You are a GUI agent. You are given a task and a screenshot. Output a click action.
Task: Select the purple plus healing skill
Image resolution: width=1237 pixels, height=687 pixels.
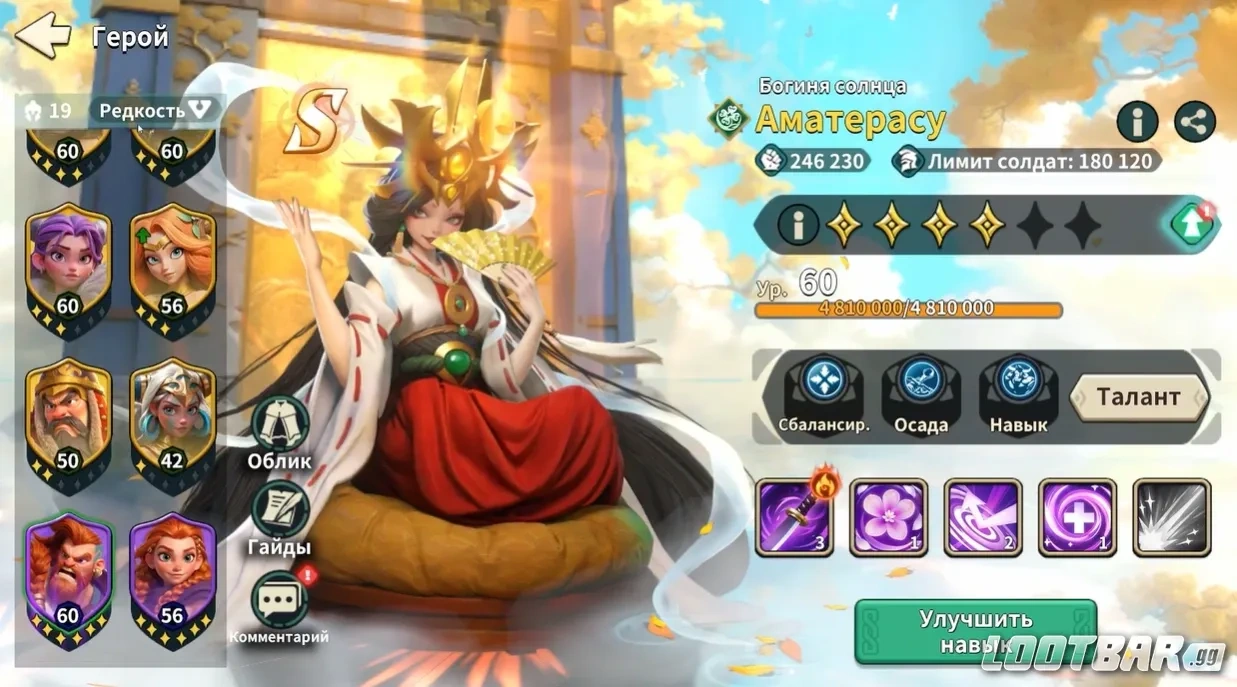pos(1077,517)
